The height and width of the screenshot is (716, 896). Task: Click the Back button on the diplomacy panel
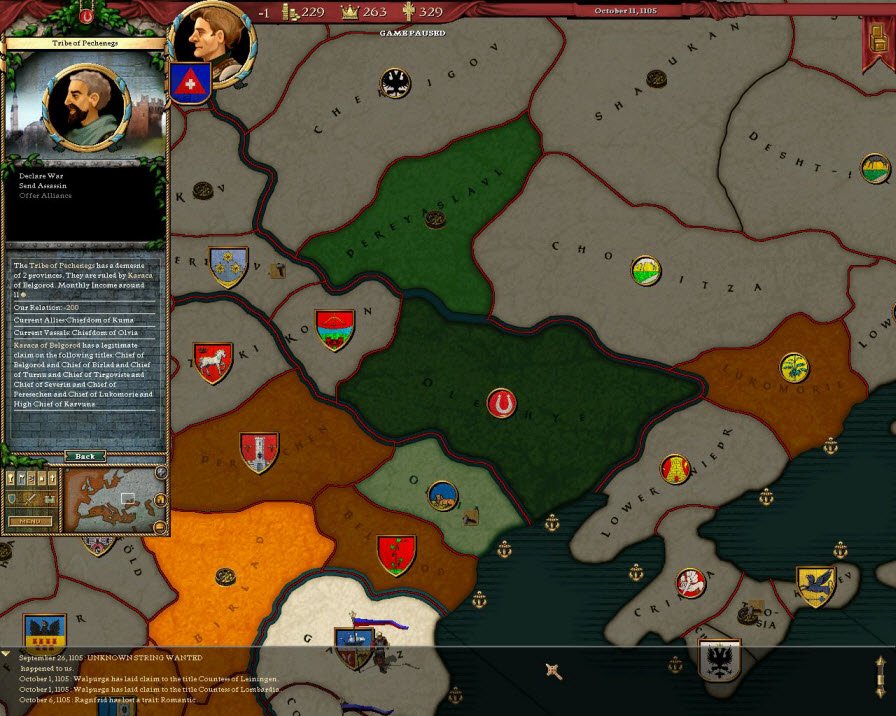coord(85,456)
